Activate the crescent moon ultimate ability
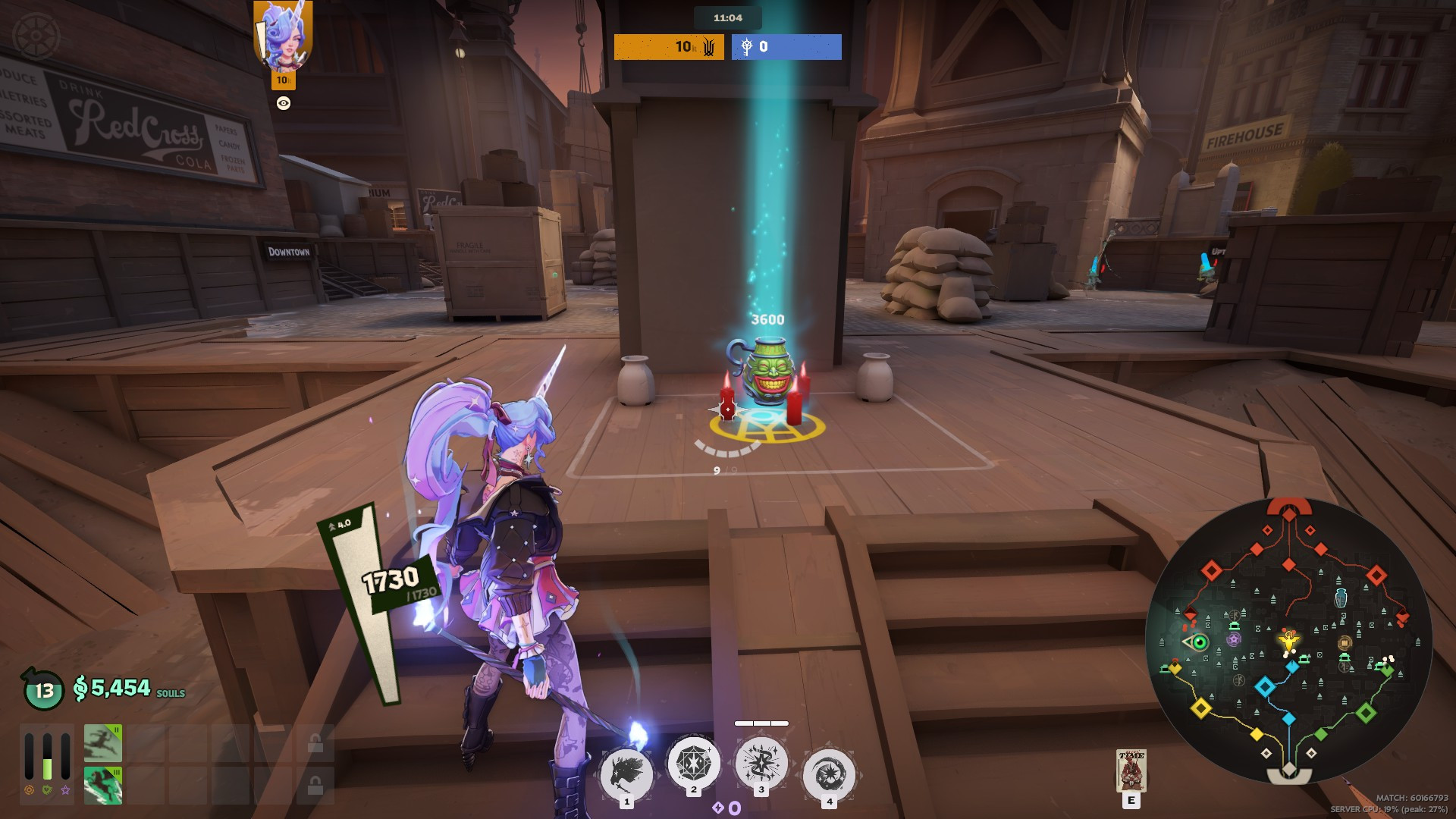The height and width of the screenshot is (819, 1456). [829, 773]
